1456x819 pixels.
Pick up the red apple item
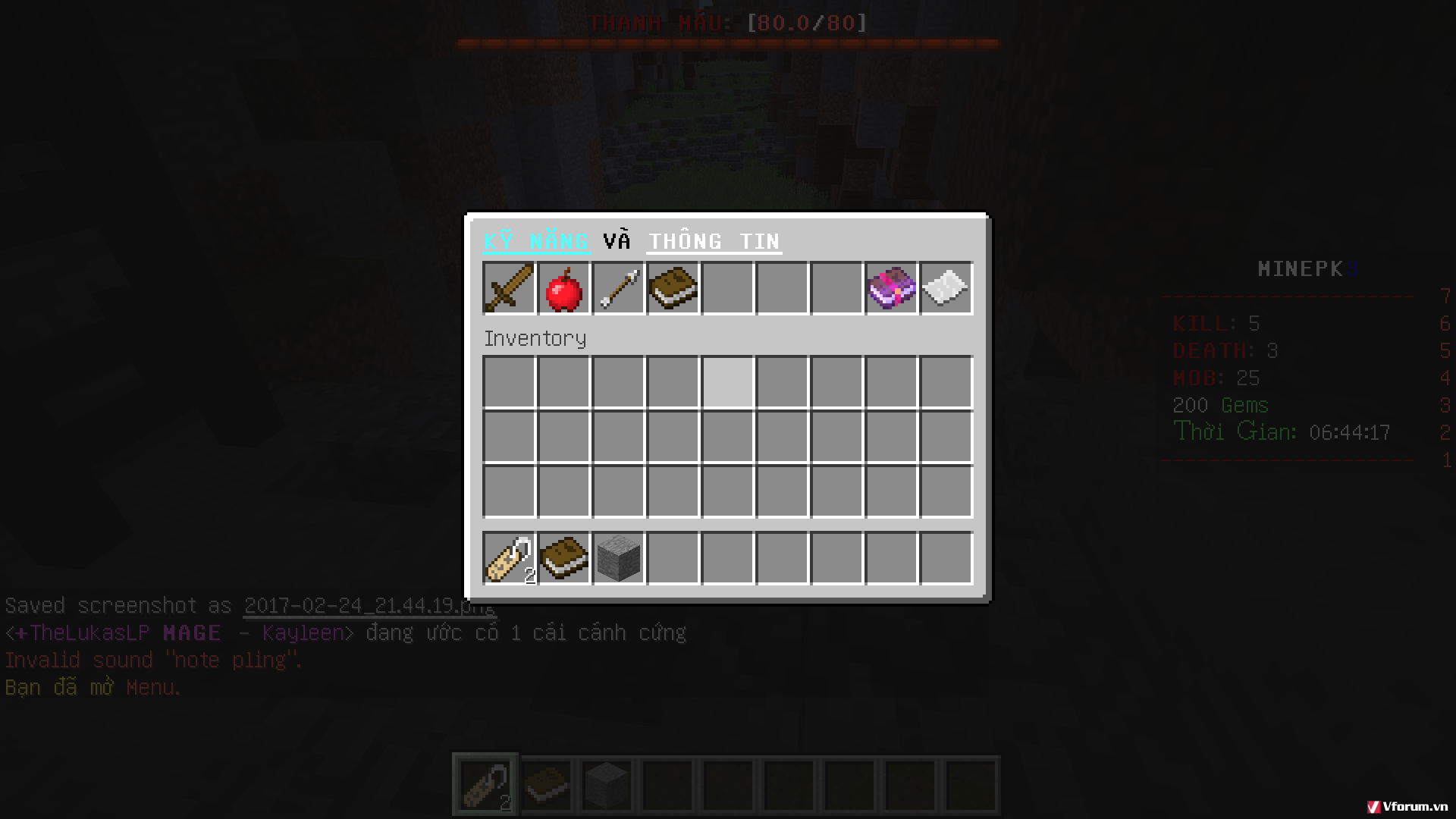[x=563, y=288]
